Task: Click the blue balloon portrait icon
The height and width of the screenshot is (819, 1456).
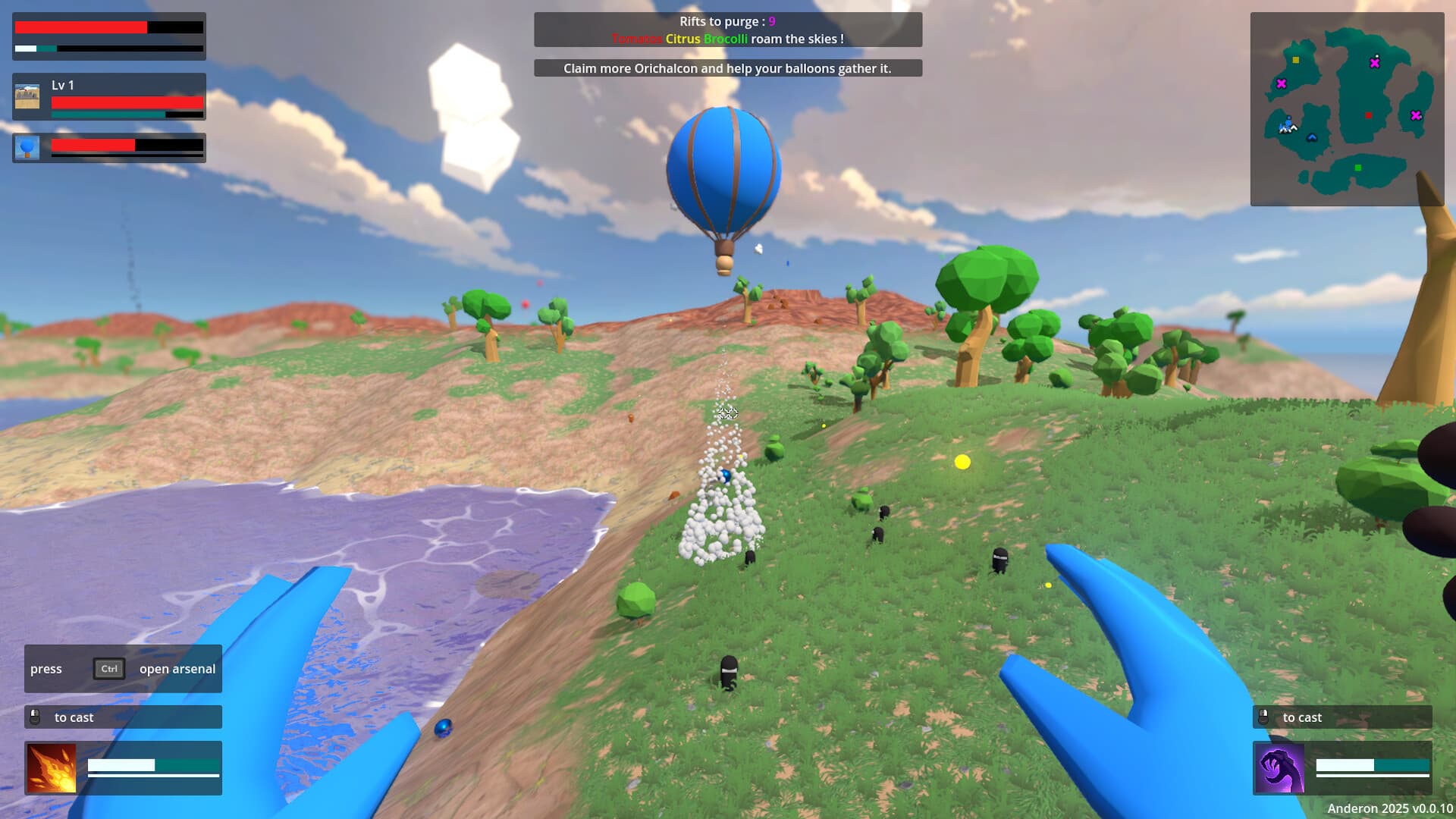Action: [x=28, y=147]
